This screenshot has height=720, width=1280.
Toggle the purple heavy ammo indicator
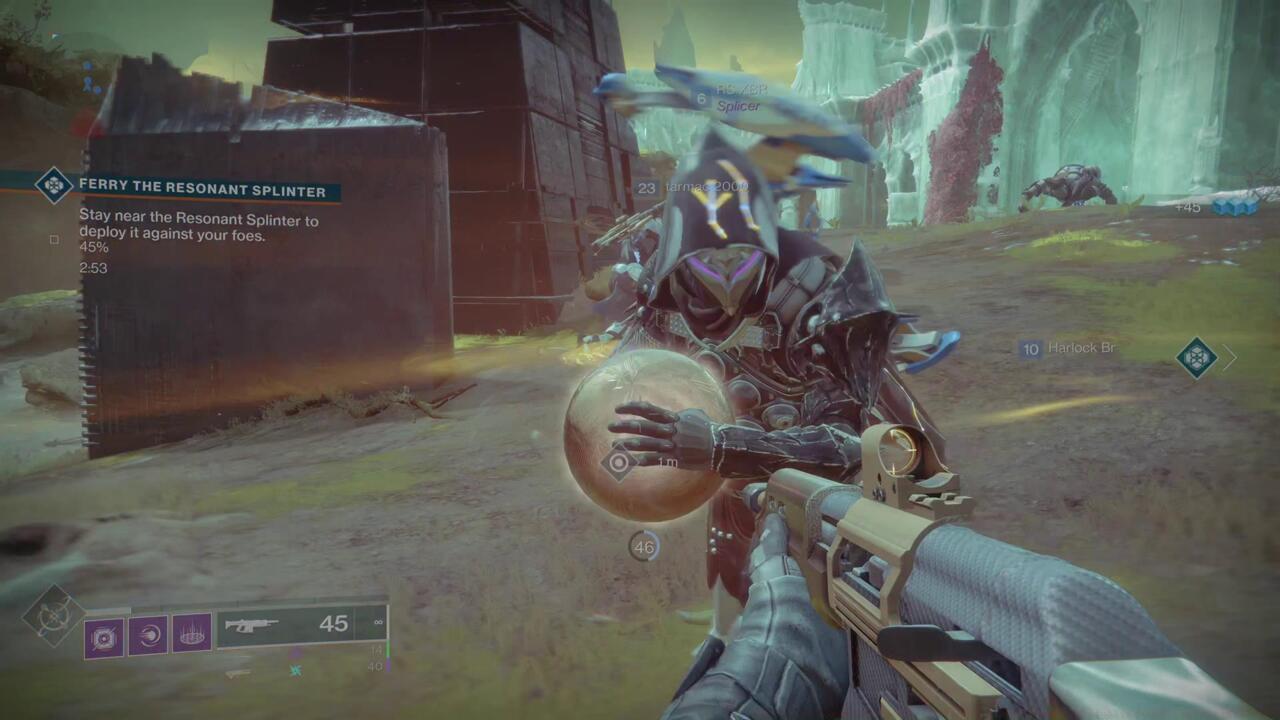(389, 665)
